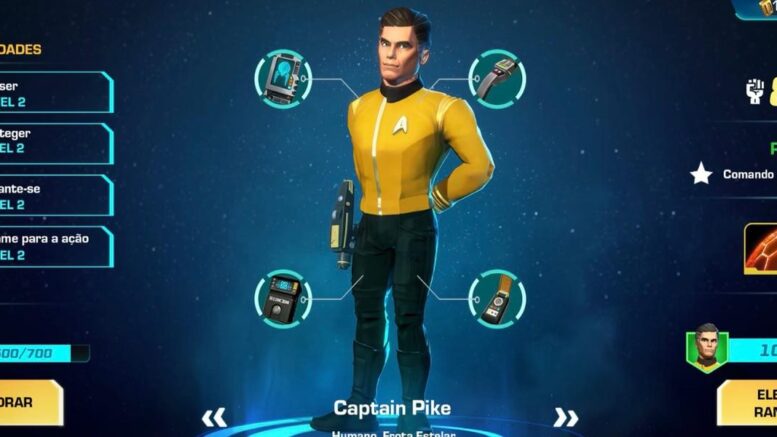Select the orange shield item icon

tap(761, 248)
